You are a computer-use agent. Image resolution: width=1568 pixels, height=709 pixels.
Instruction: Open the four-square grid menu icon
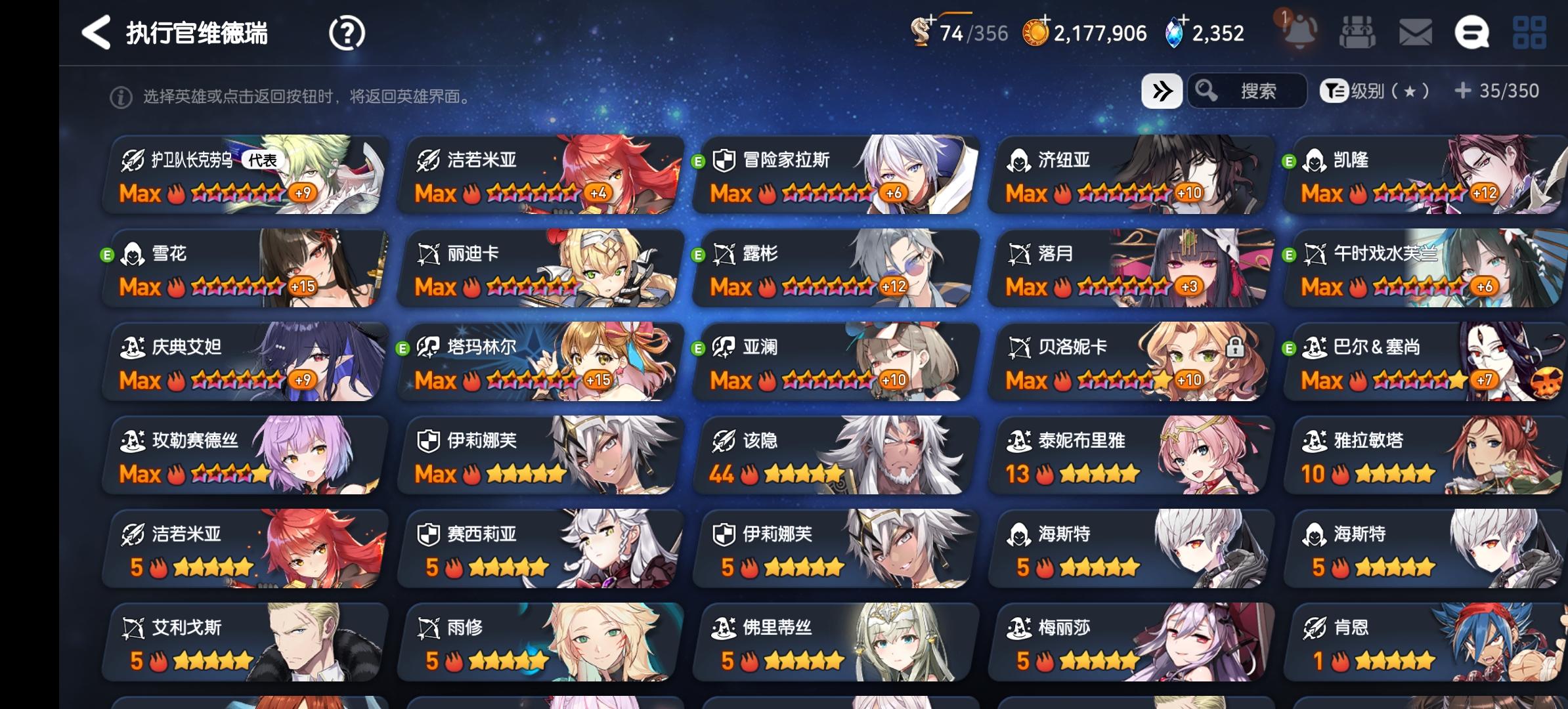1530,31
